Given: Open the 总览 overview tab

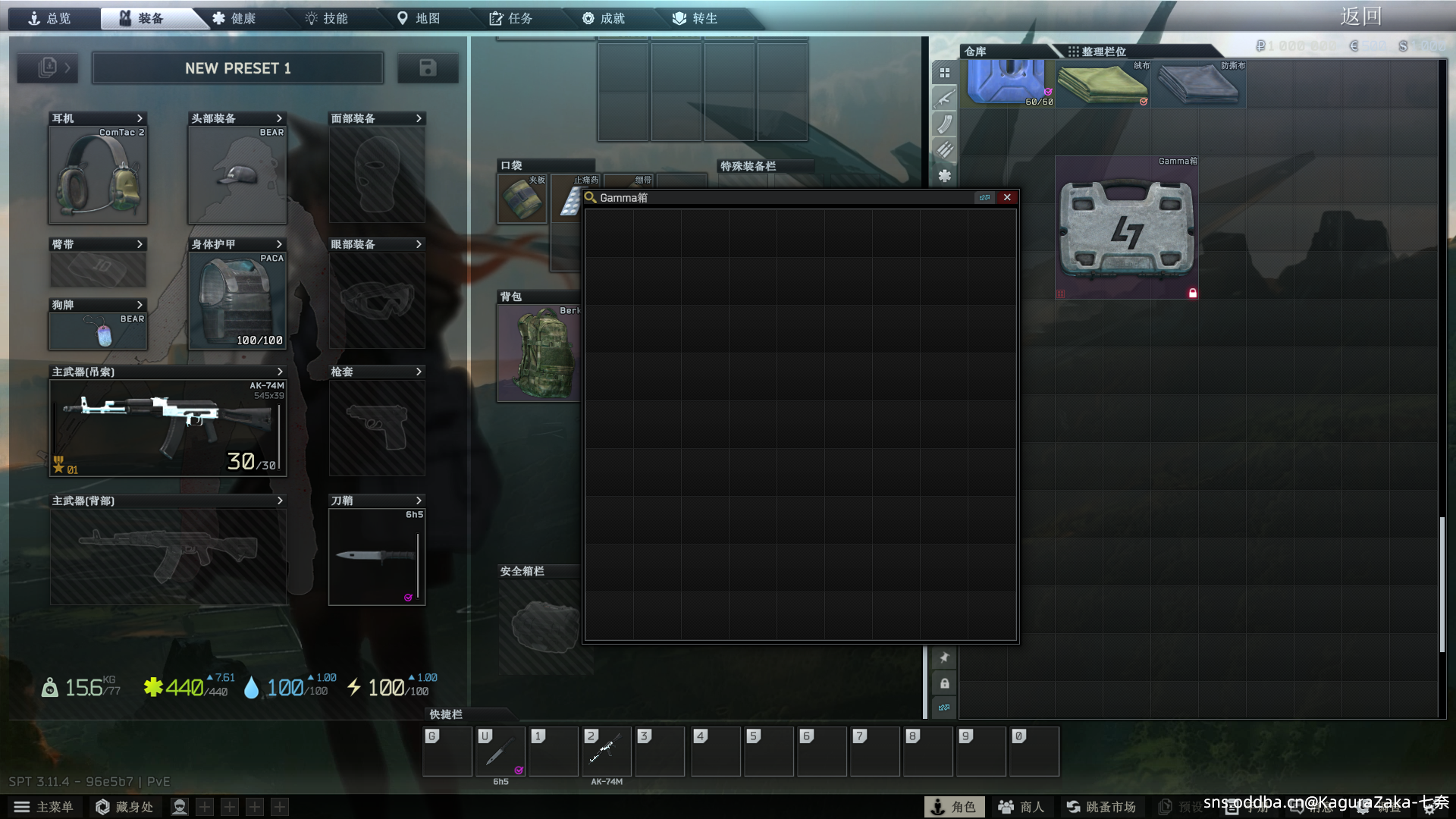Looking at the screenshot, I should click(50, 18).
